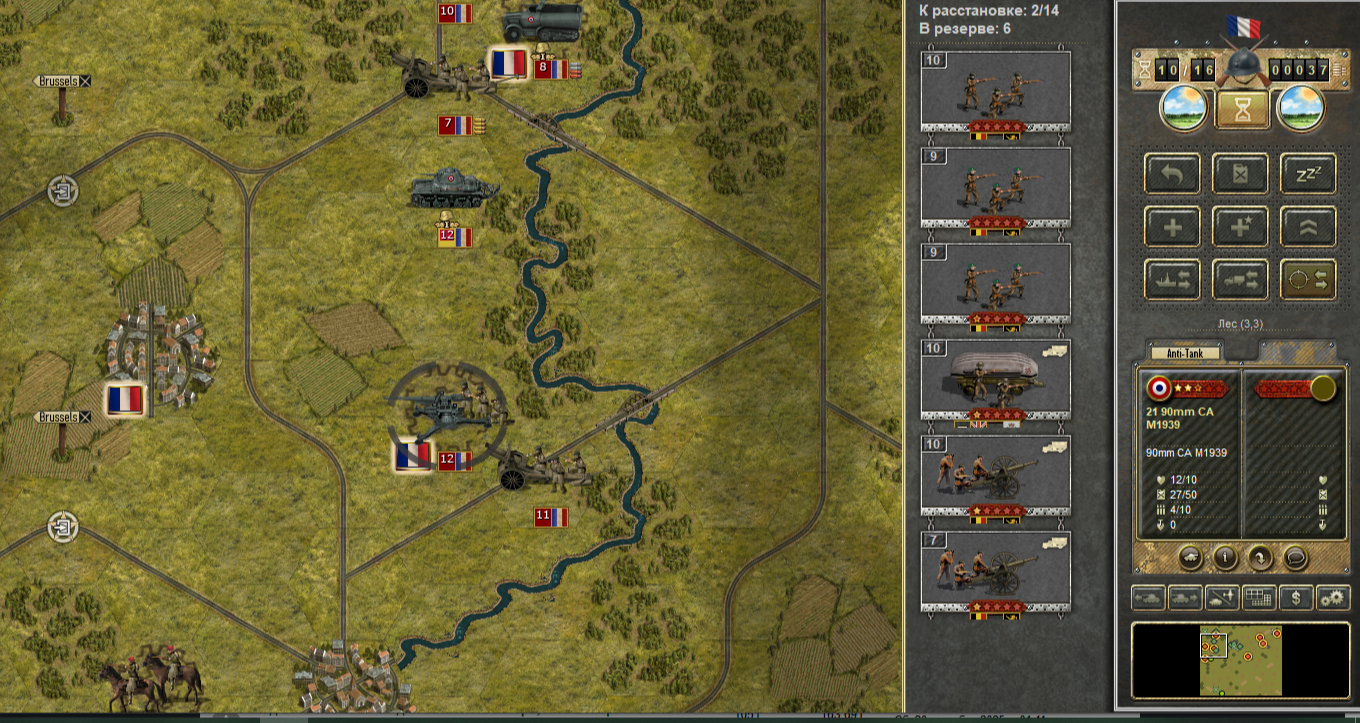The height and width of the screenshot is (723, 1360).
Task: Open the strategic map grid button
Action: click(x=1259, y=598)
